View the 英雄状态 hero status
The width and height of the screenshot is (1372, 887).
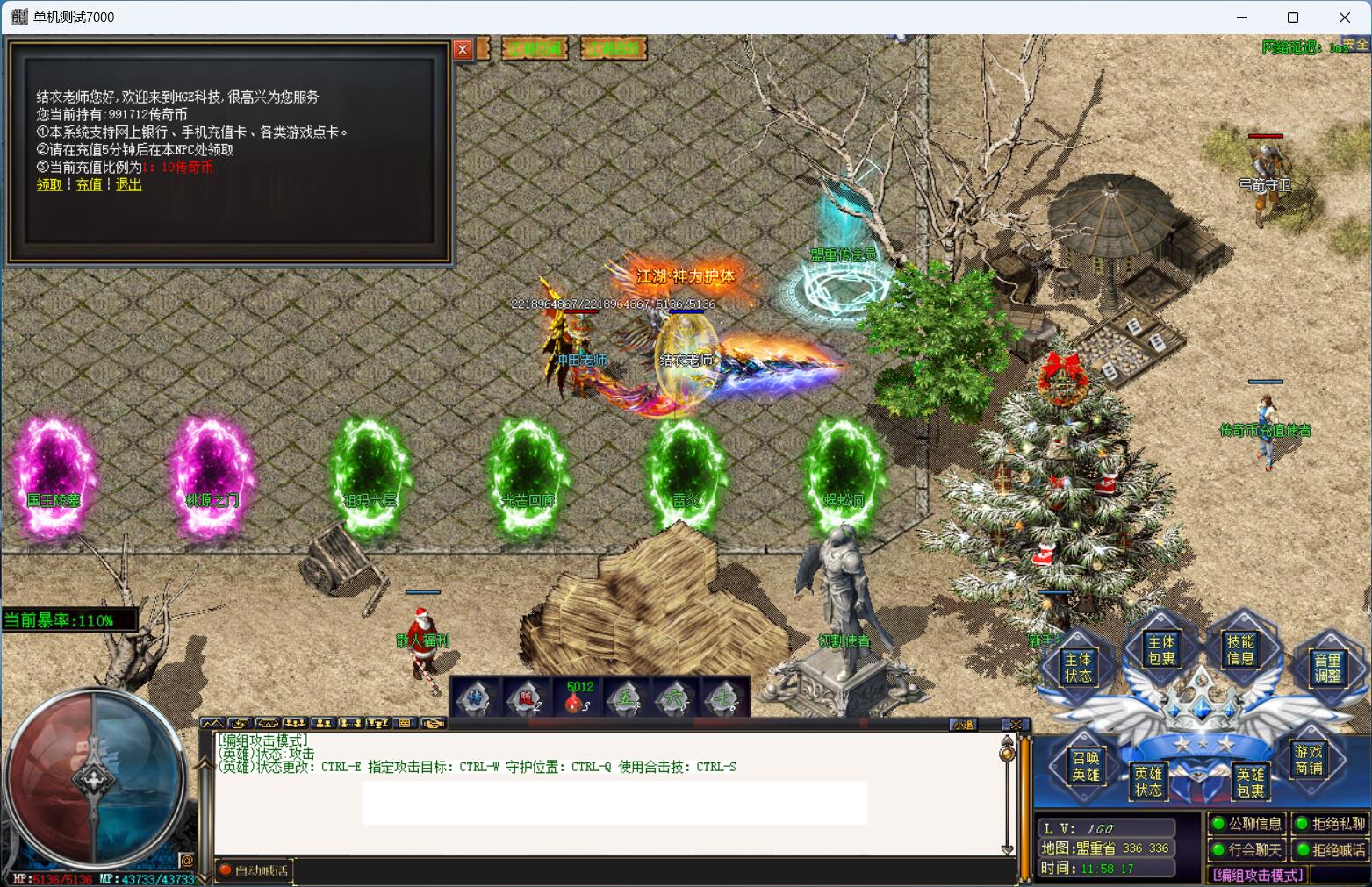pyautogui.click(x=1148, y=781)
